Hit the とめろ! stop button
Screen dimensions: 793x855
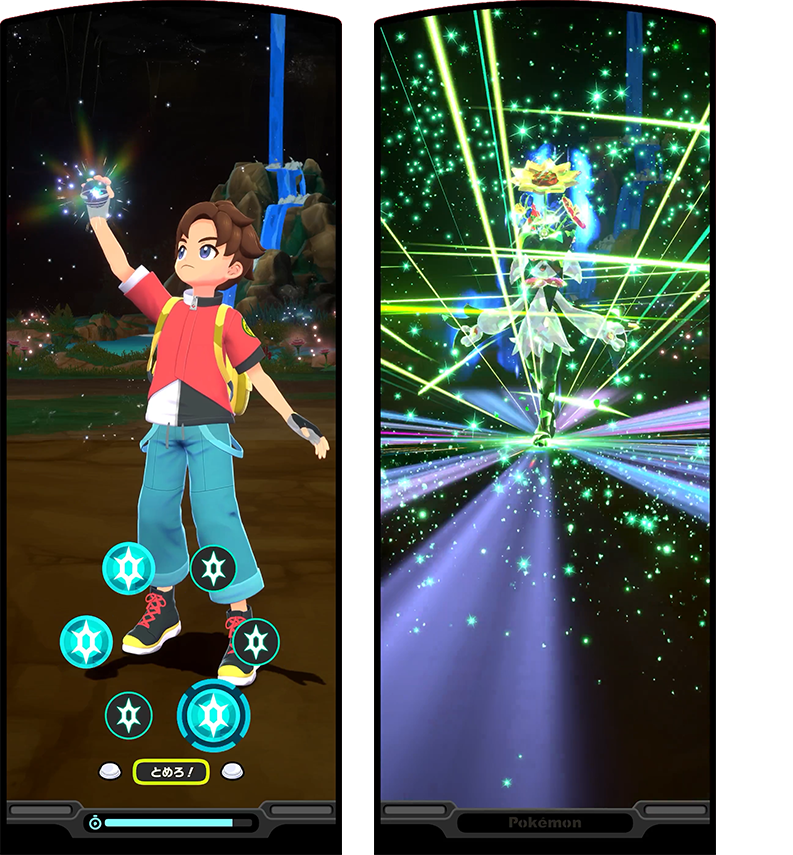pyautogui.click(x=171, y=771)
